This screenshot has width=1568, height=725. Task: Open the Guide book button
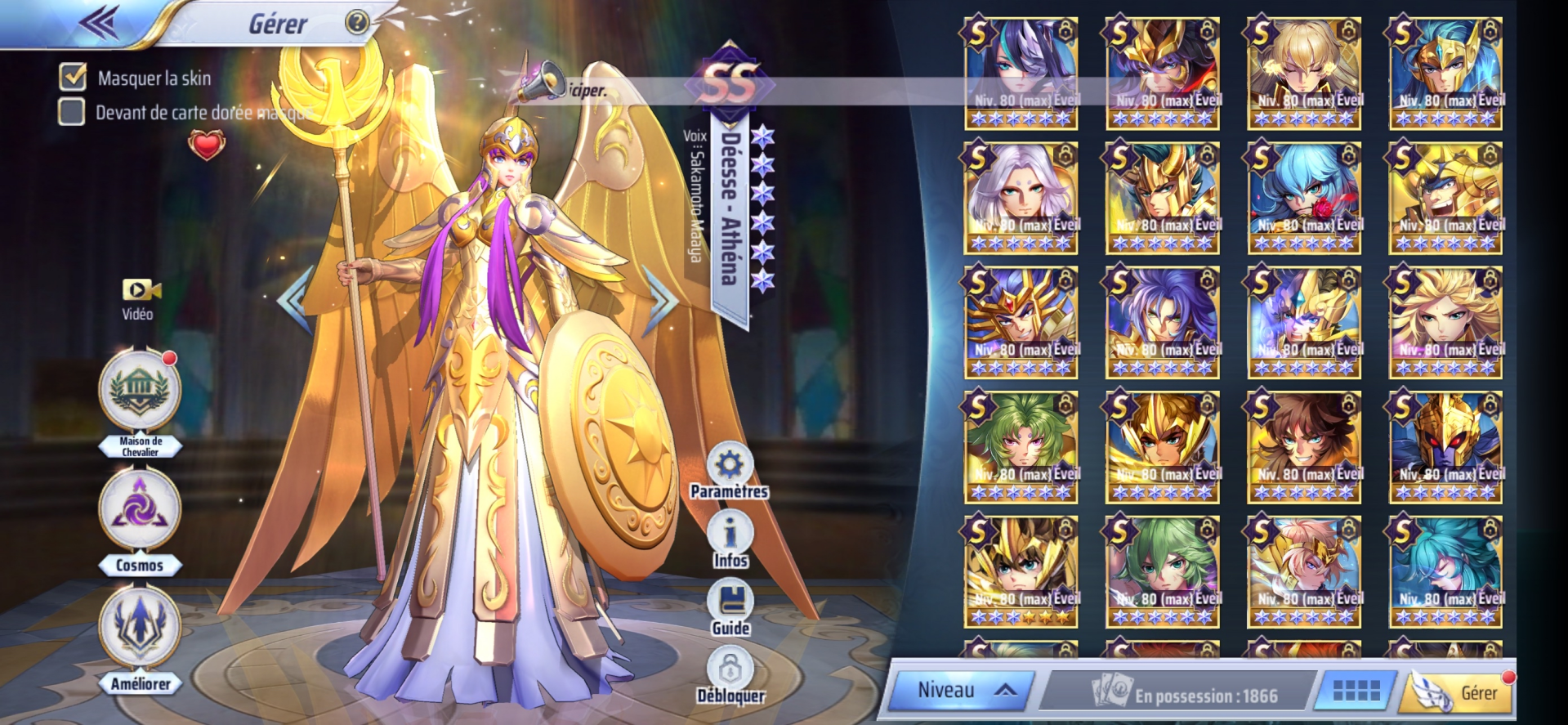pos(730,603)
